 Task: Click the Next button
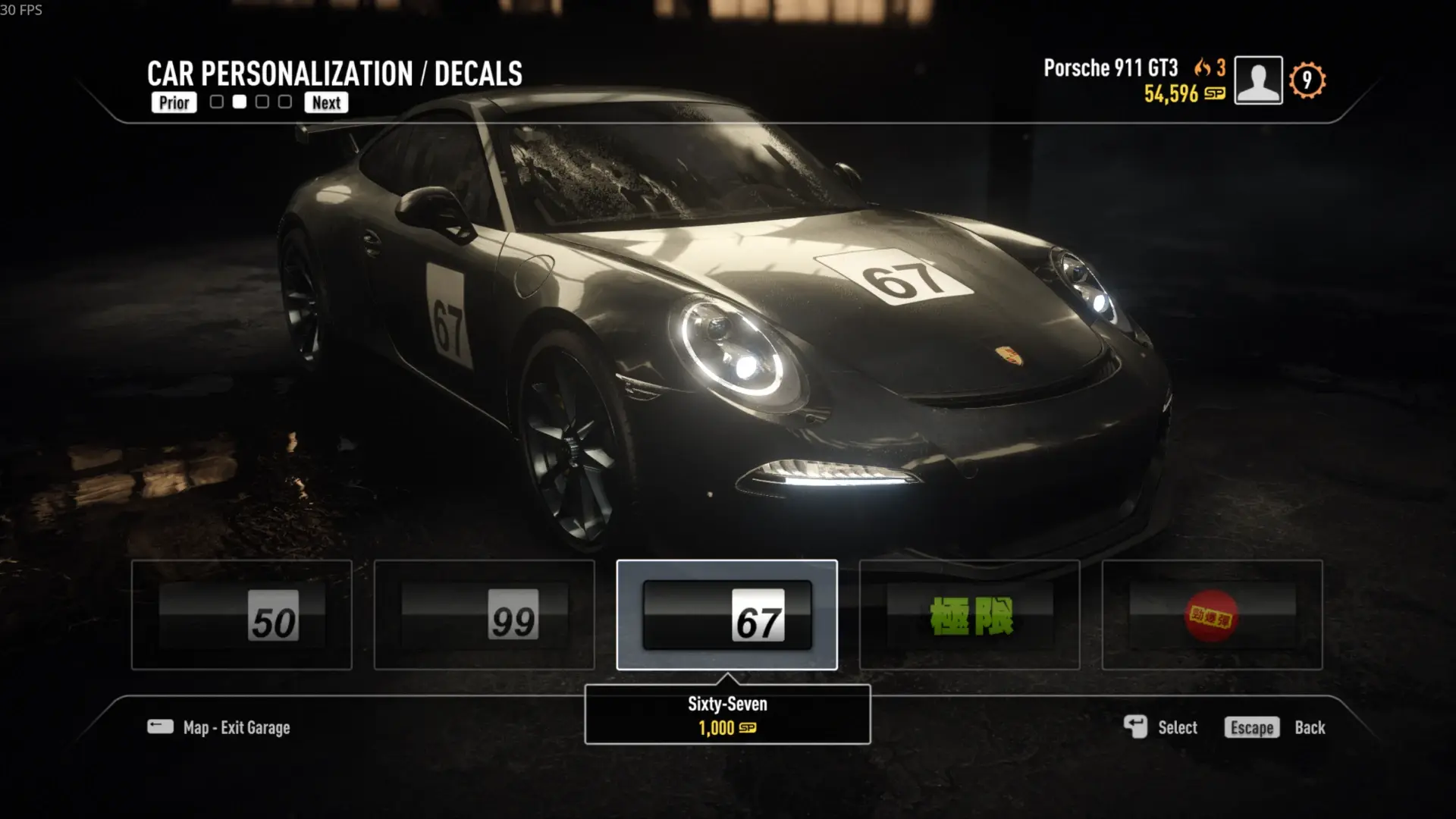[x=326, y=102]
